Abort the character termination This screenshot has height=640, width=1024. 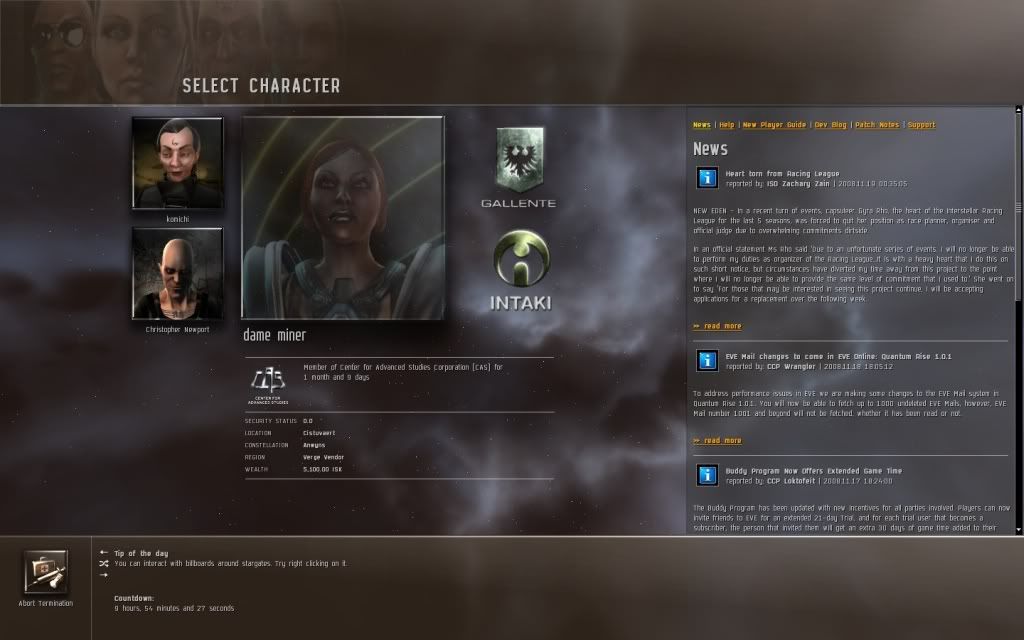pos(46,573)
